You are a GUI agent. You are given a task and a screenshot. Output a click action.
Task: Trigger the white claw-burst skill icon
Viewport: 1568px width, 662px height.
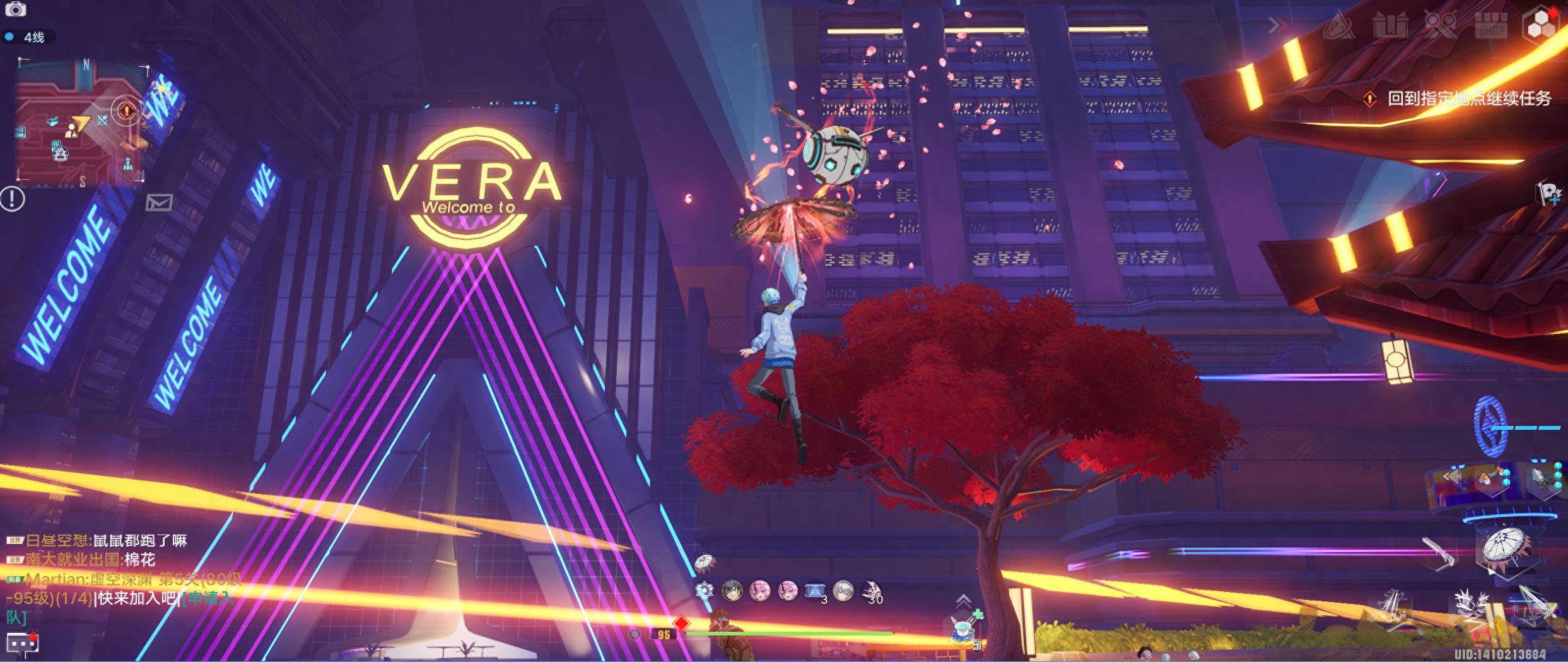pos(1472,608)
